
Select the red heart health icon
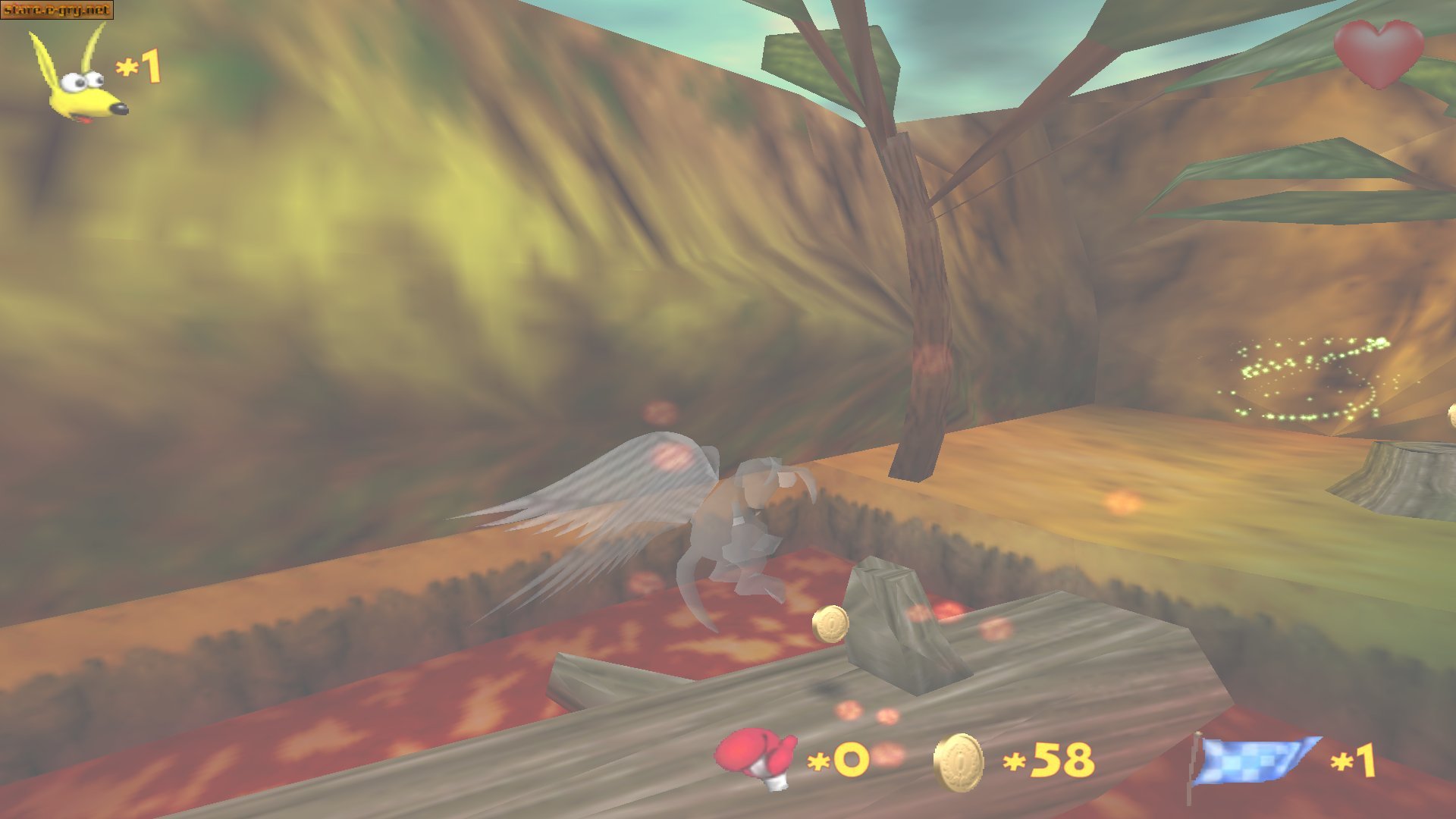[x=1379, y=53]
